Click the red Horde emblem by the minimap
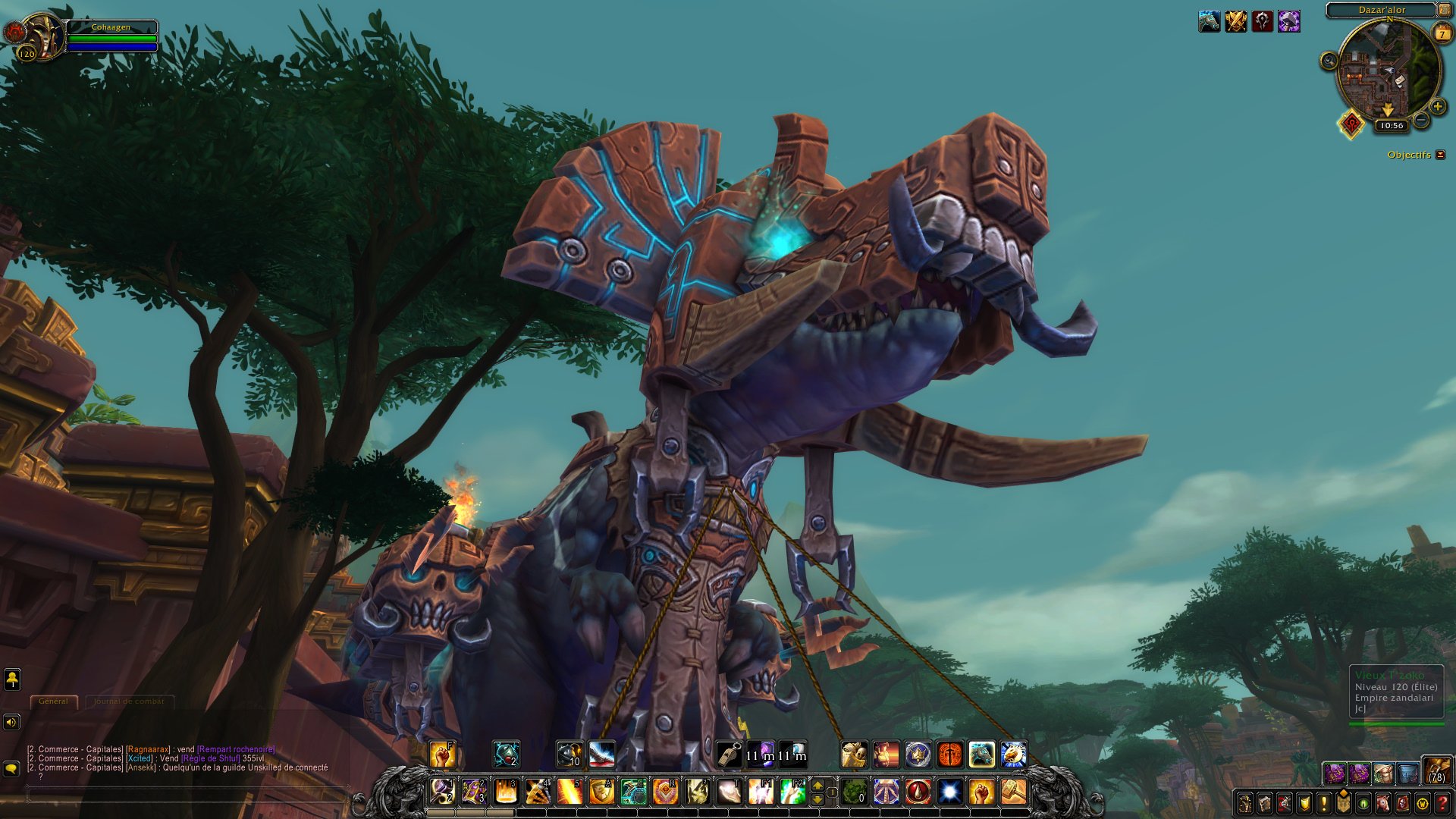The width and height of the screenshot is (1456, 819). [1351, 124]
